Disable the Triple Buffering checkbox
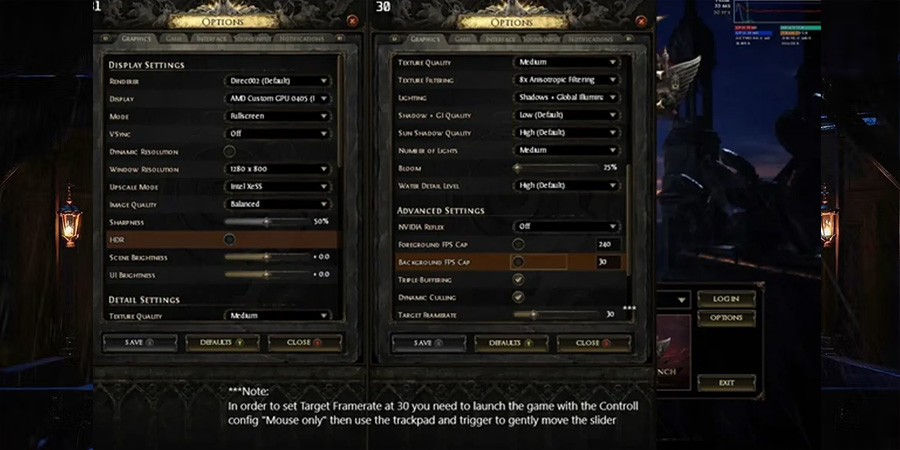This screenshot has height=450, width=900. click(518, 279)
